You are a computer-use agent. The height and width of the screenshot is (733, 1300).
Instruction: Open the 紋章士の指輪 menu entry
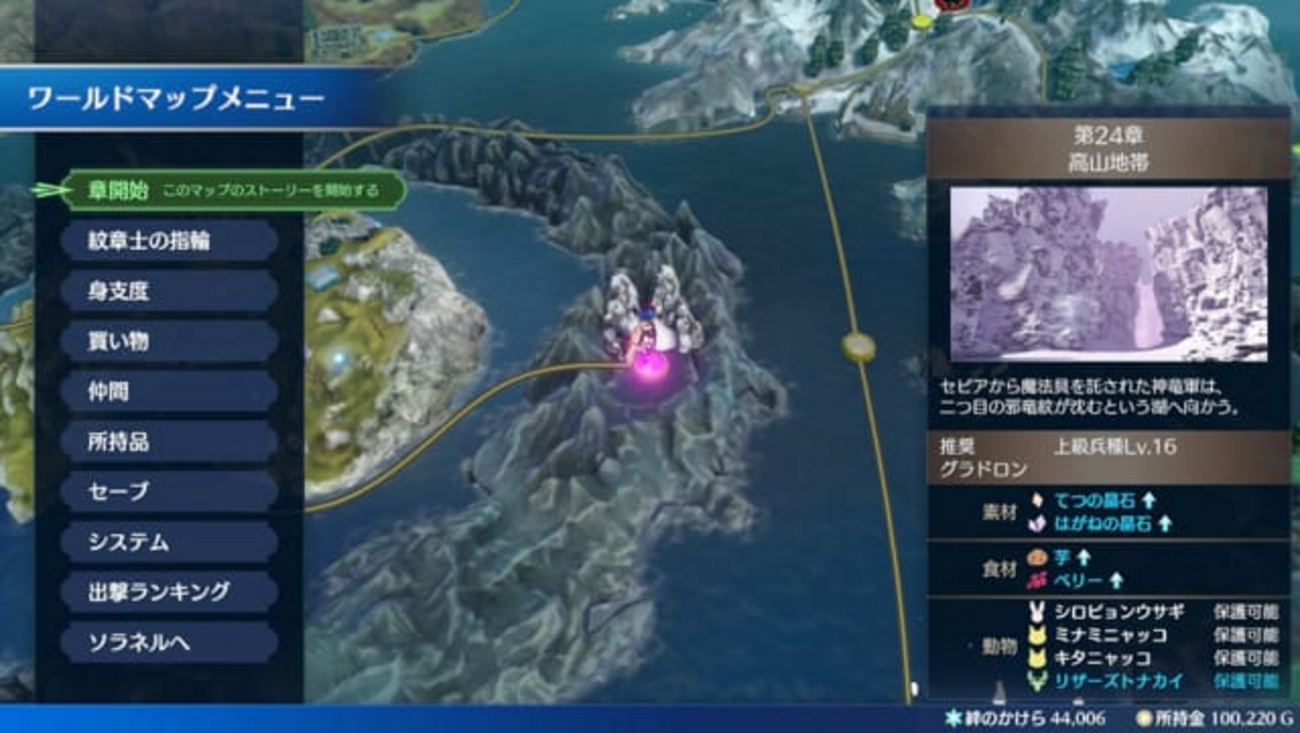point(168,241)
